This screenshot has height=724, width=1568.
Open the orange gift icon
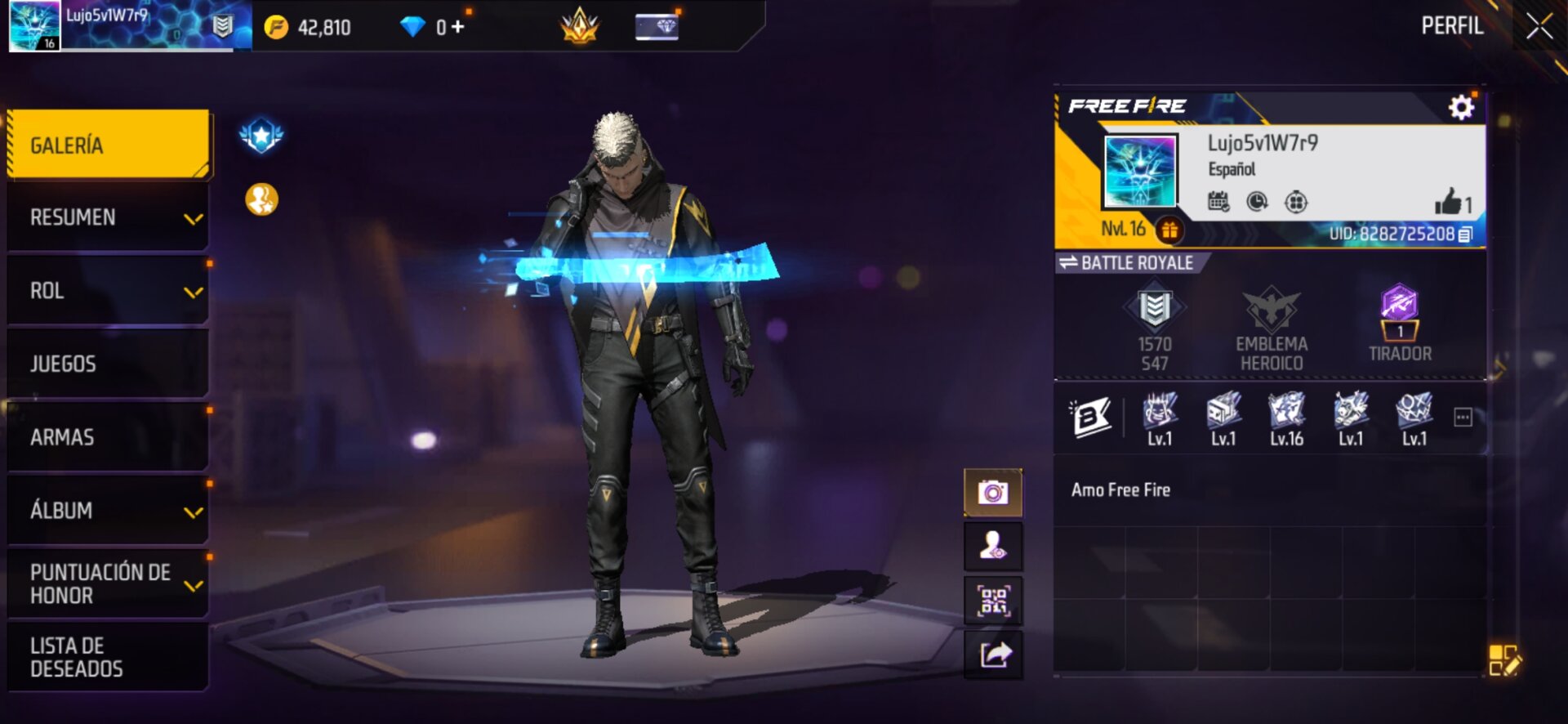(1169, 230)
